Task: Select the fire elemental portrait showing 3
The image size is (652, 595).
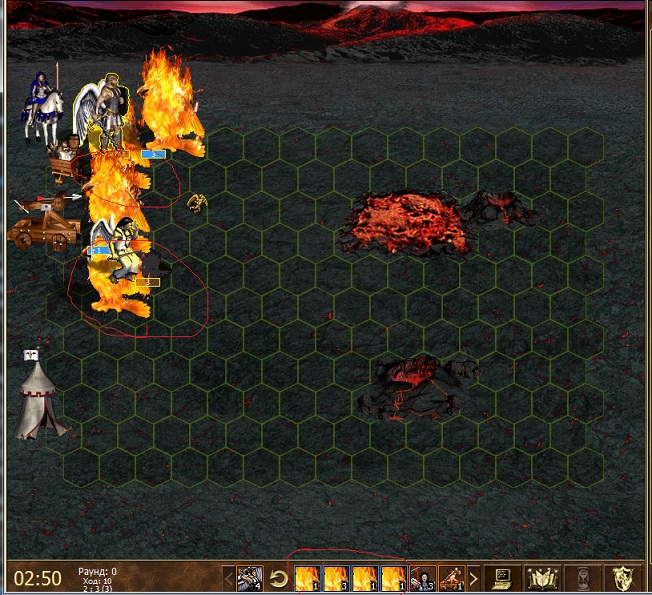Action: (336, 578)
